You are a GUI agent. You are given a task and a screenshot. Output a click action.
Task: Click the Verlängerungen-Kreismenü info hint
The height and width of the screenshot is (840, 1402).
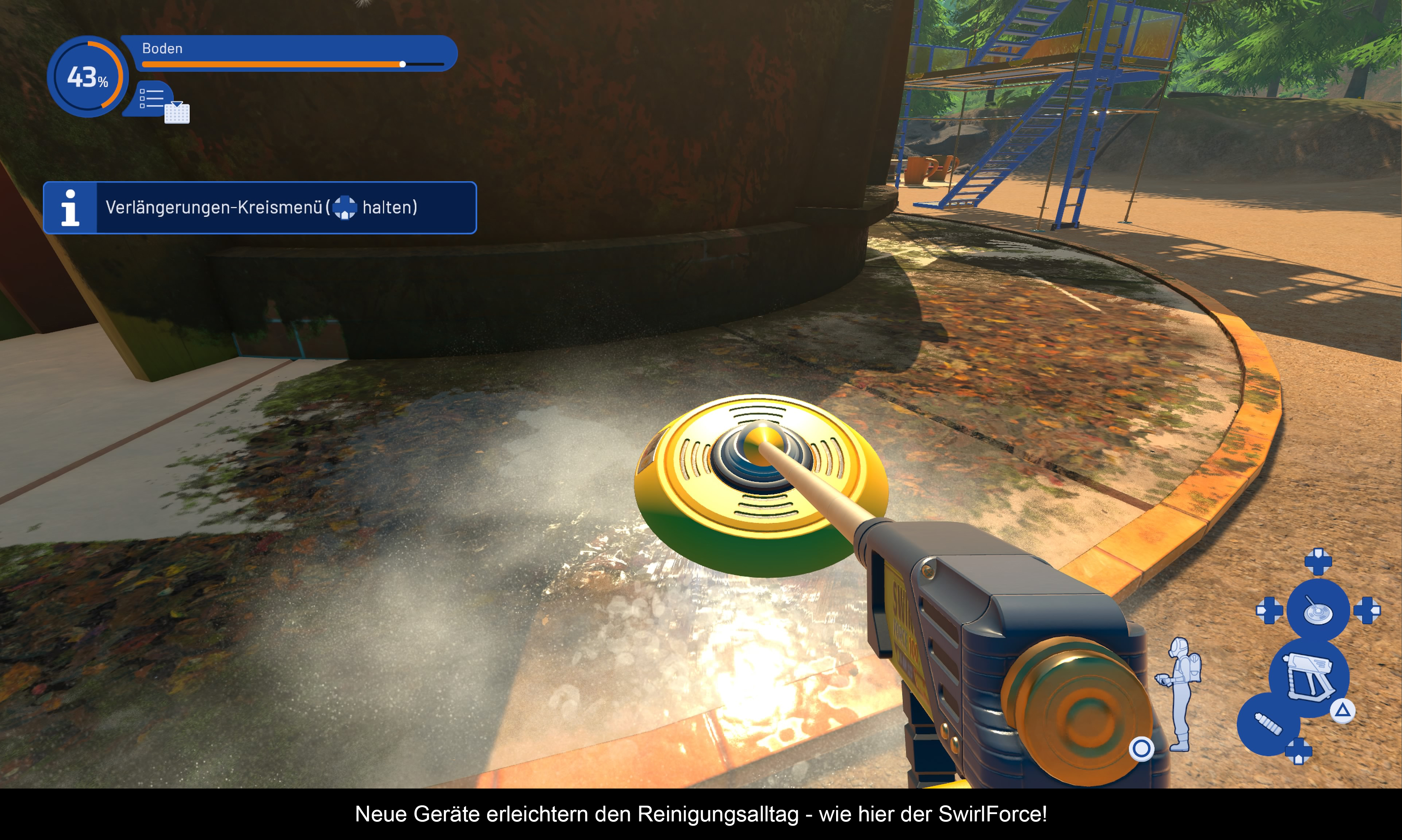pos(260,208)
